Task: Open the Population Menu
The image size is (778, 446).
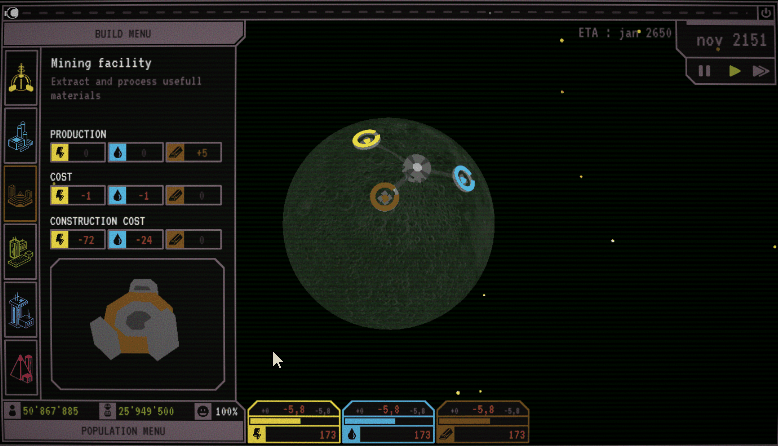Action: [x=122, y=432]
